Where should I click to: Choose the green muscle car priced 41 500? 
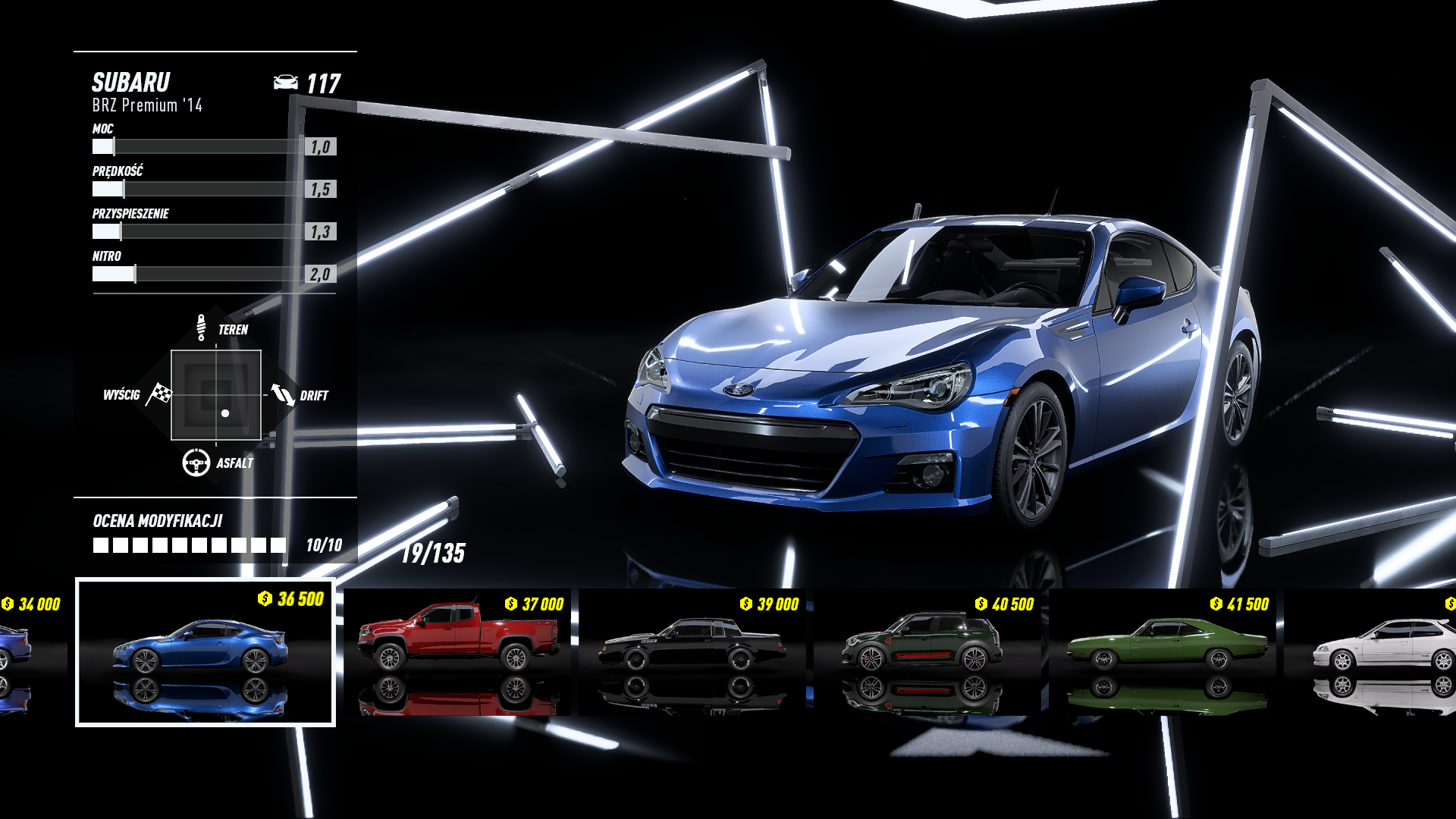point(1163,652)
